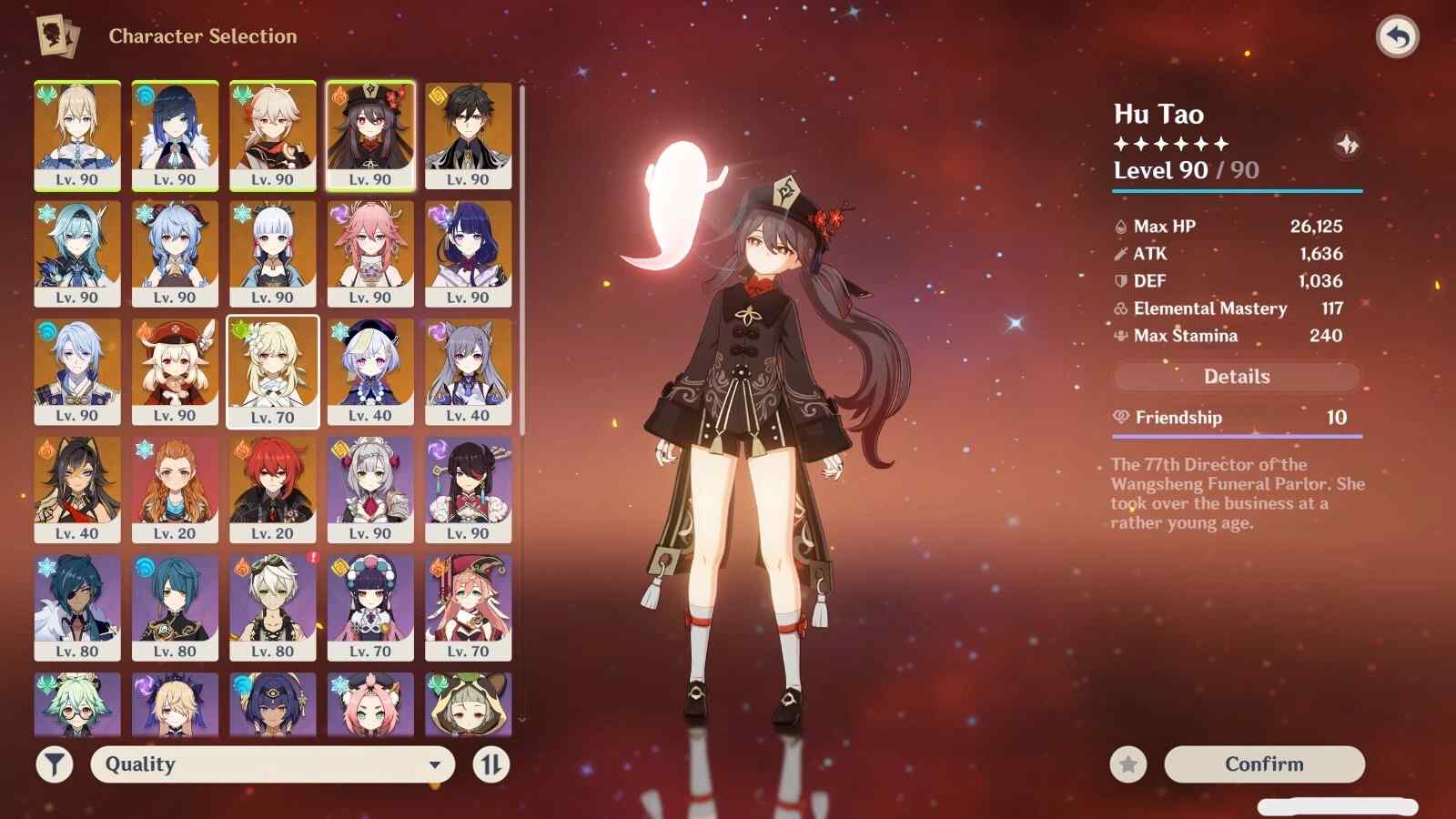
Task: Return using the back arrow button
Action: pyautogui.click(x=1397, y=37)
